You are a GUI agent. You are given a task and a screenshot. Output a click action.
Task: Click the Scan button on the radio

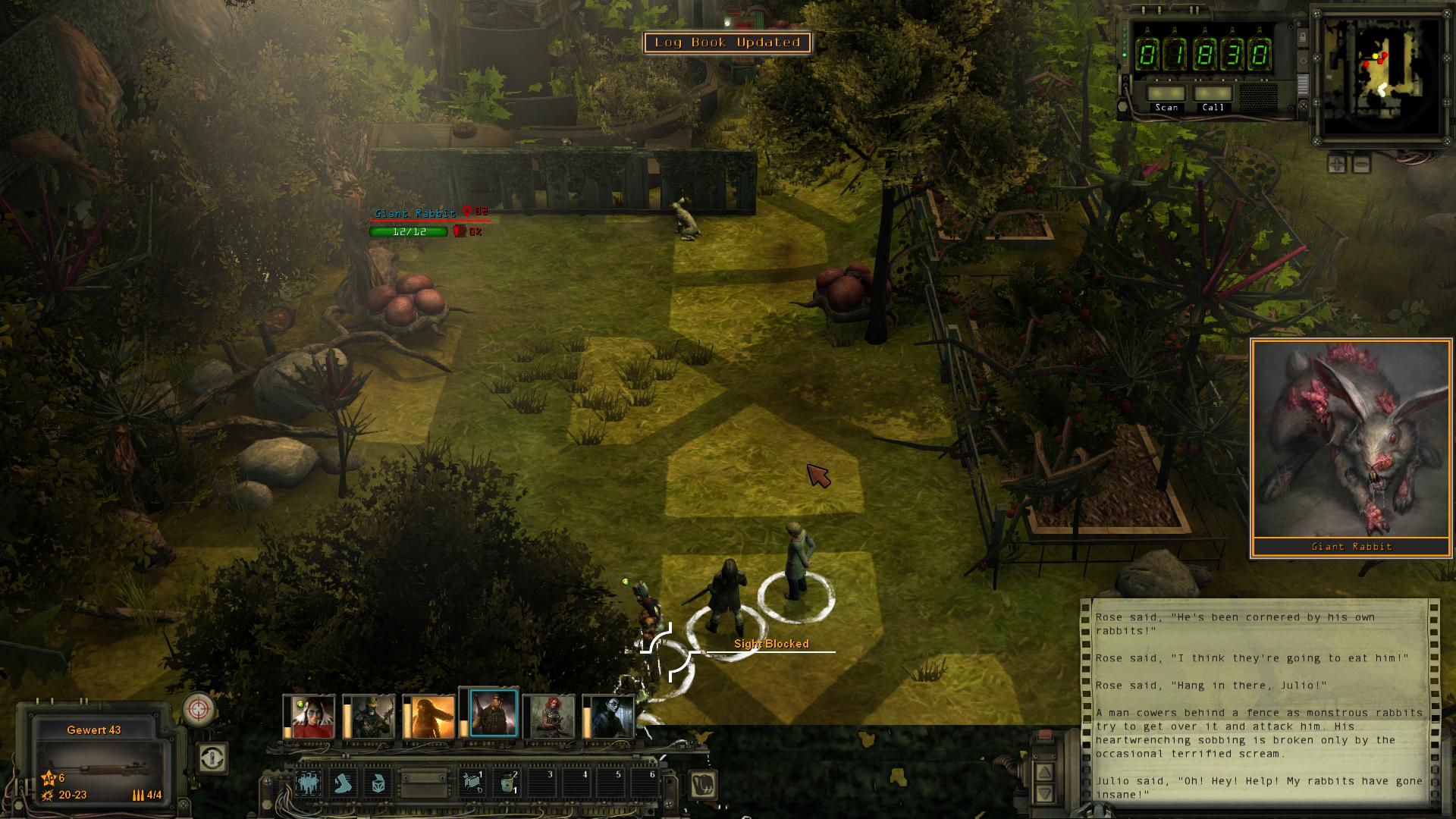tap(1166, 95)
